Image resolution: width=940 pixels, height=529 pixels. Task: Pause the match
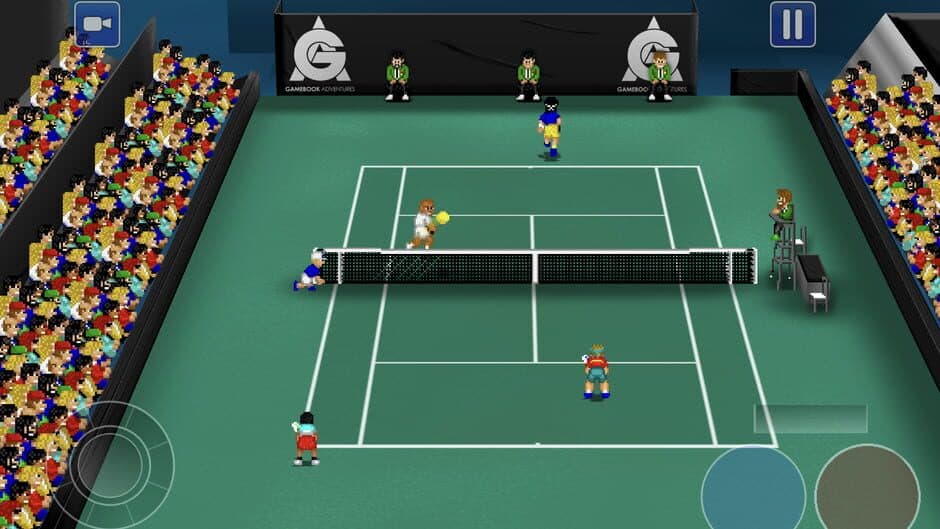point(792,24)
